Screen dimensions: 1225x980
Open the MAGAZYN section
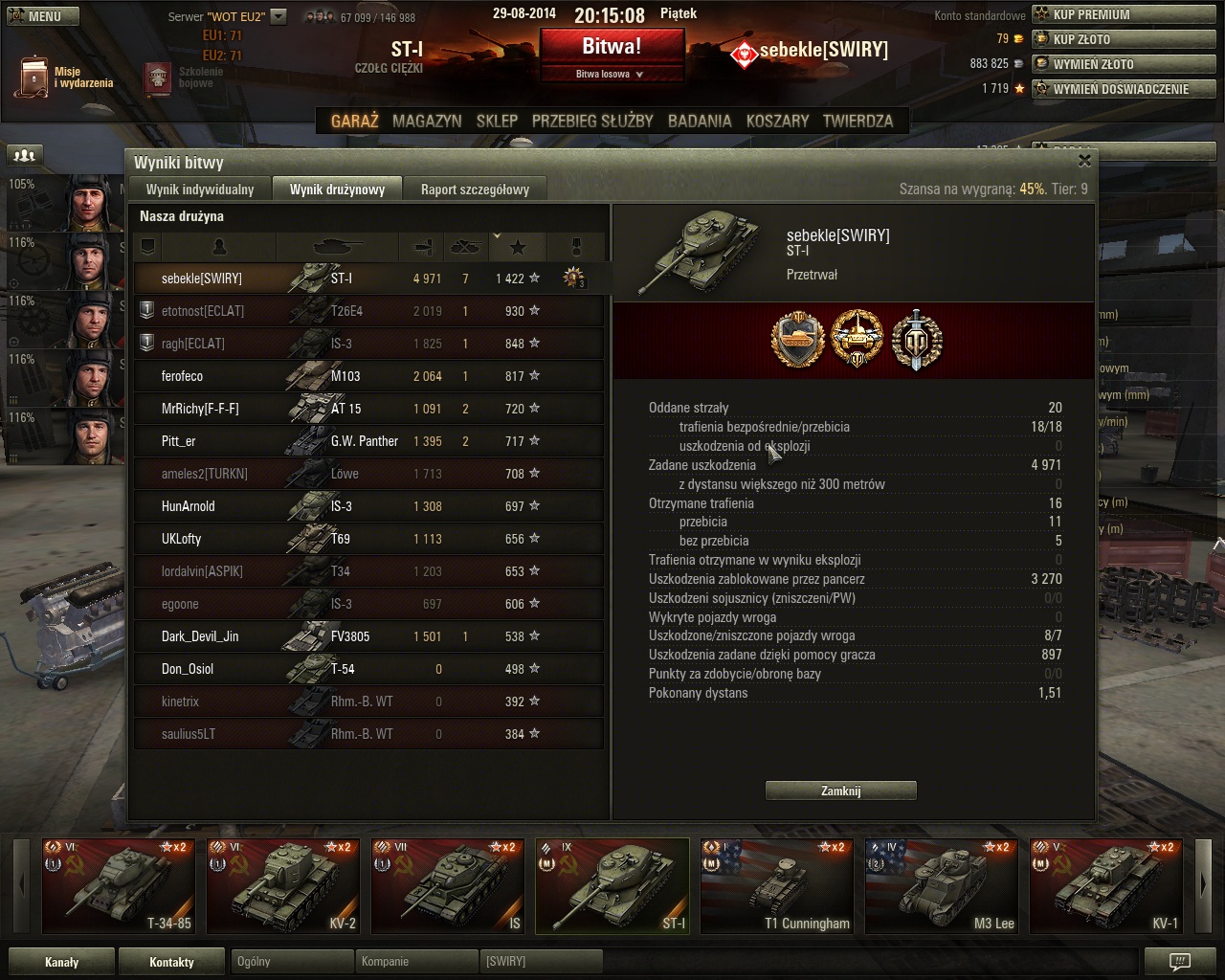pyautogui.click(x=427, y=122)
